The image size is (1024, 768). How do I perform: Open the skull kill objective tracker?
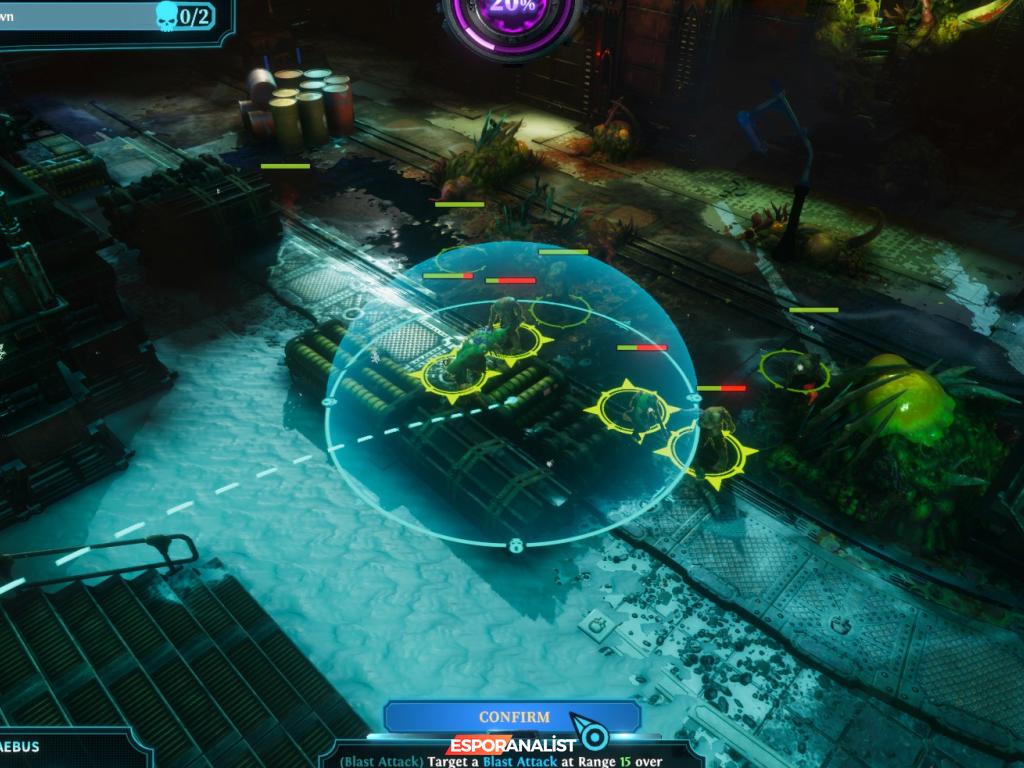tap(183, 16)
